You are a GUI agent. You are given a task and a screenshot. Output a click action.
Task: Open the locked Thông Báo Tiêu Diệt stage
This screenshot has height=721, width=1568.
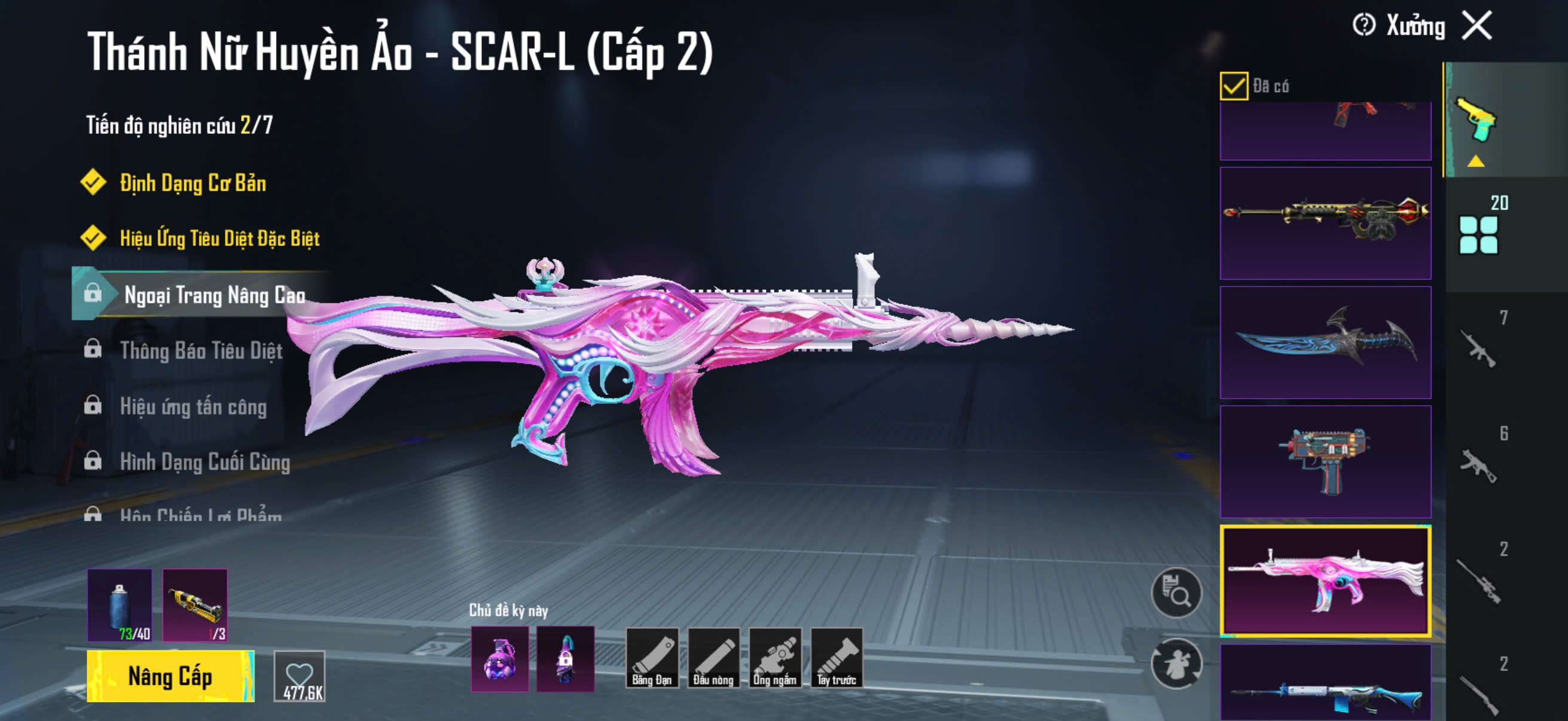tap(201, 350)
